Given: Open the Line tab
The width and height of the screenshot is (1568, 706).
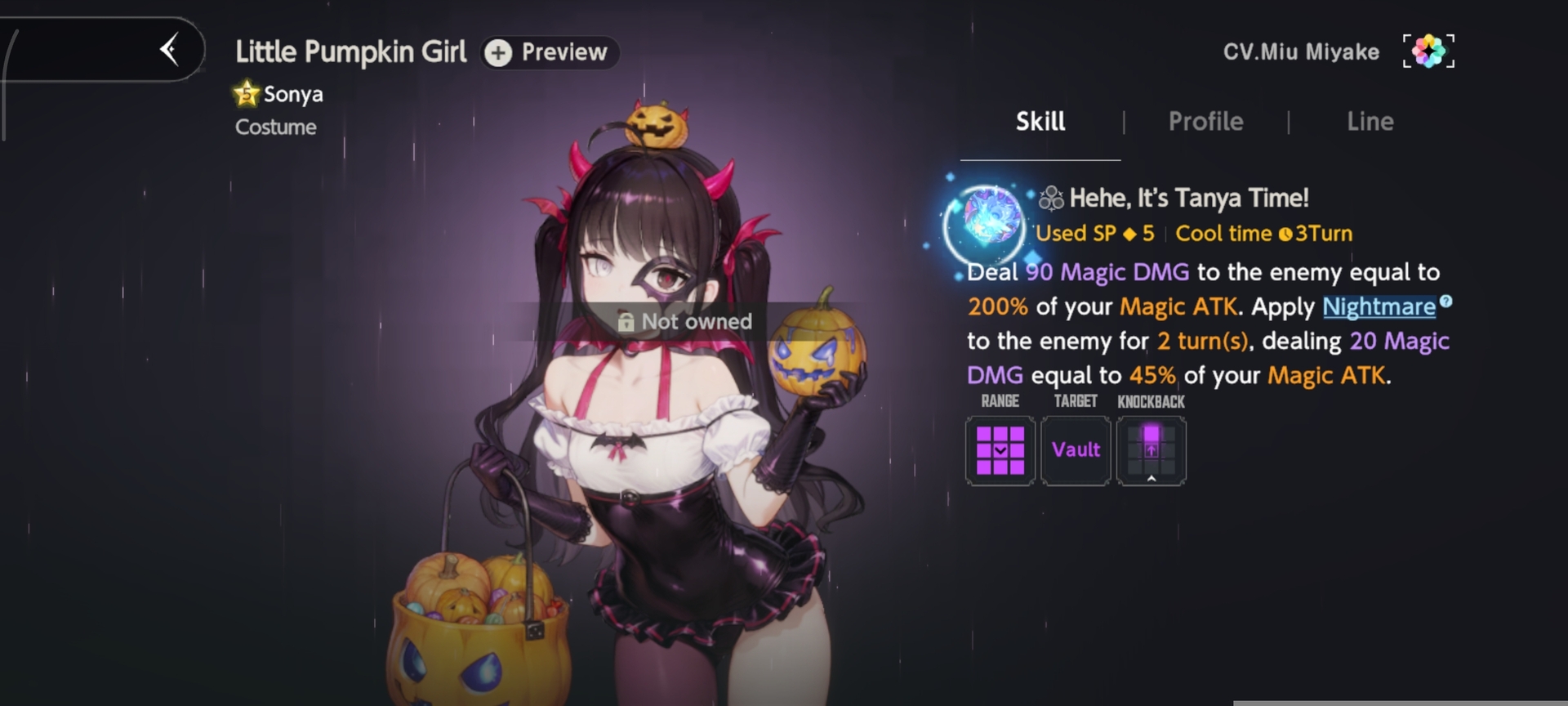Looking at the screenshot, I should [1370, 122].
